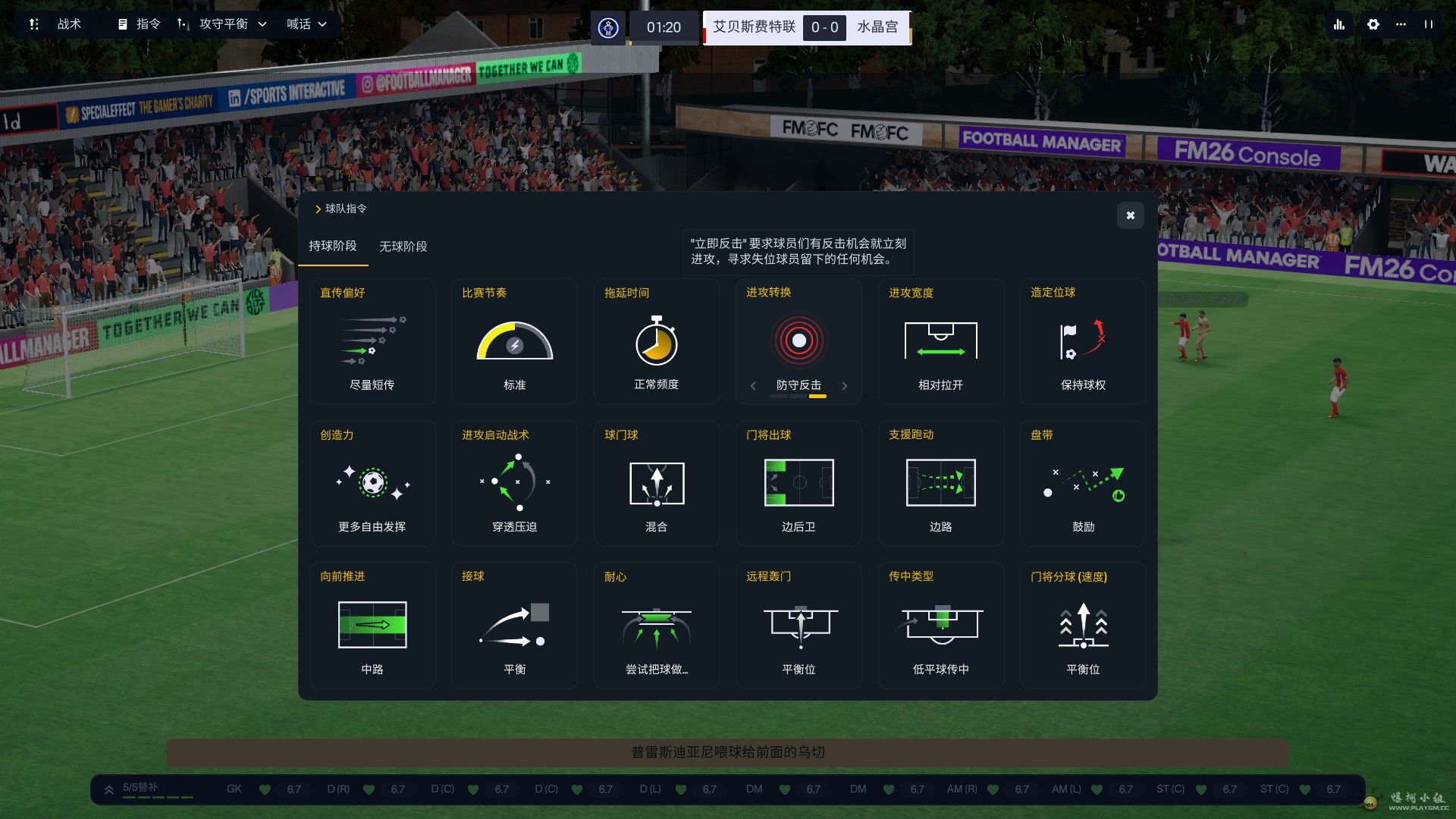The image size is (1456, 819).
Task: Click the left arrow on 进攻转换
Action: coord(753,386)
